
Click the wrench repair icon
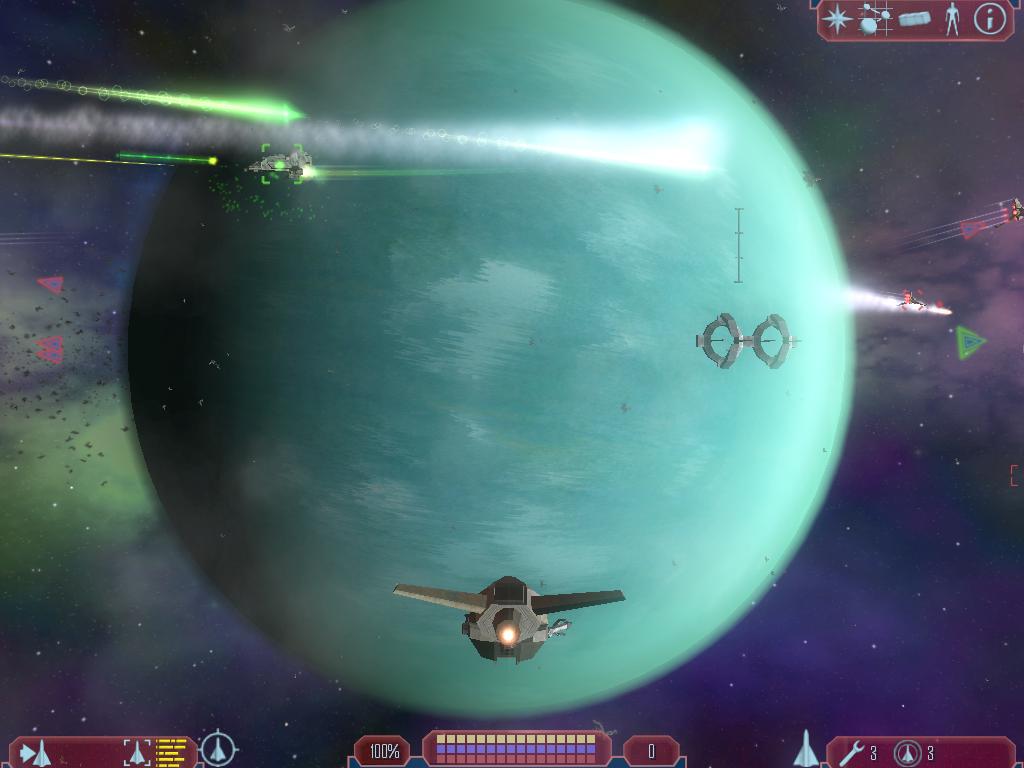click(x=852, y=752)
